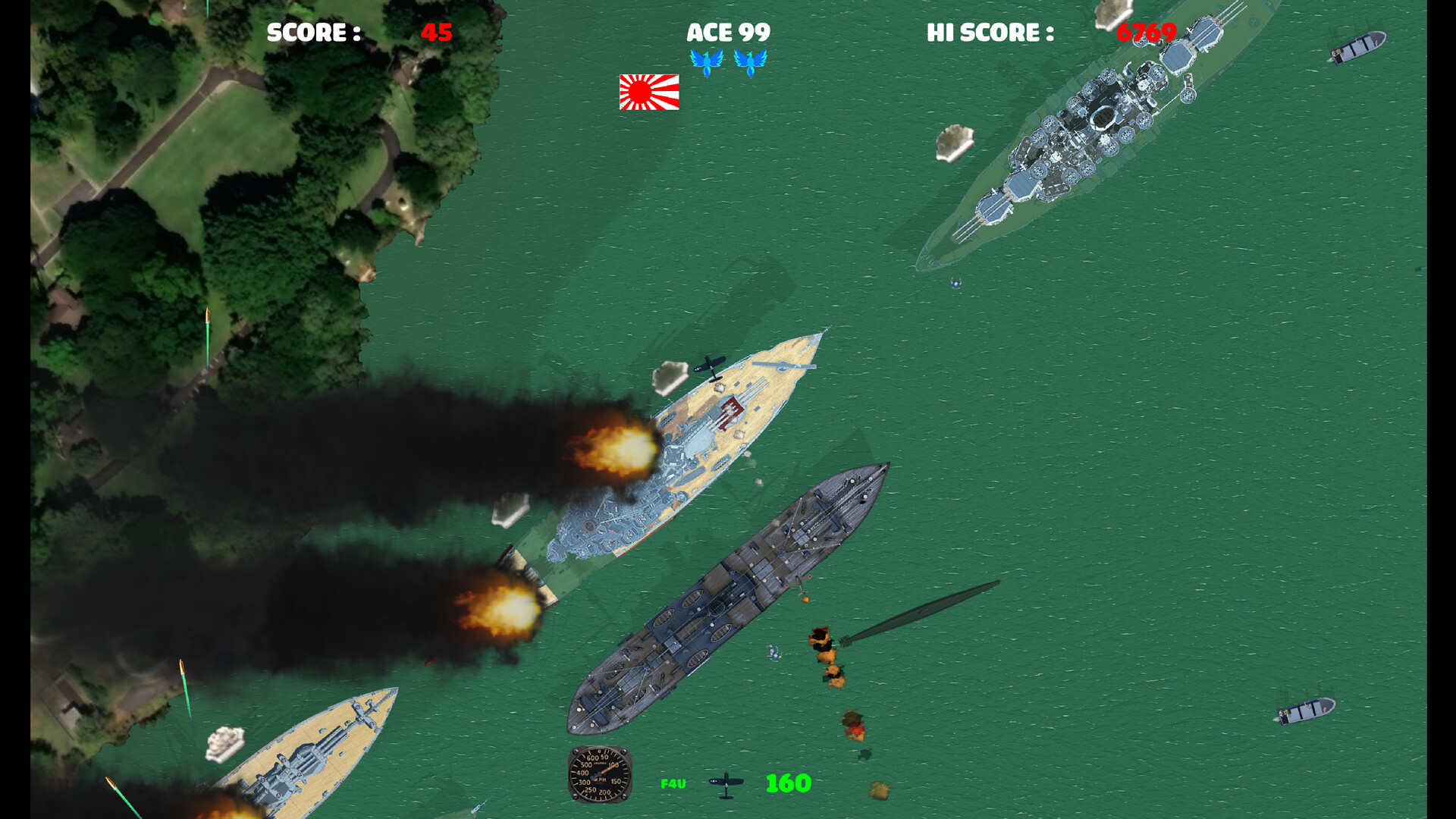This screenshot has height=819, width=1456.
Task: Click the ACE 99 text
Action: [729, 33]
